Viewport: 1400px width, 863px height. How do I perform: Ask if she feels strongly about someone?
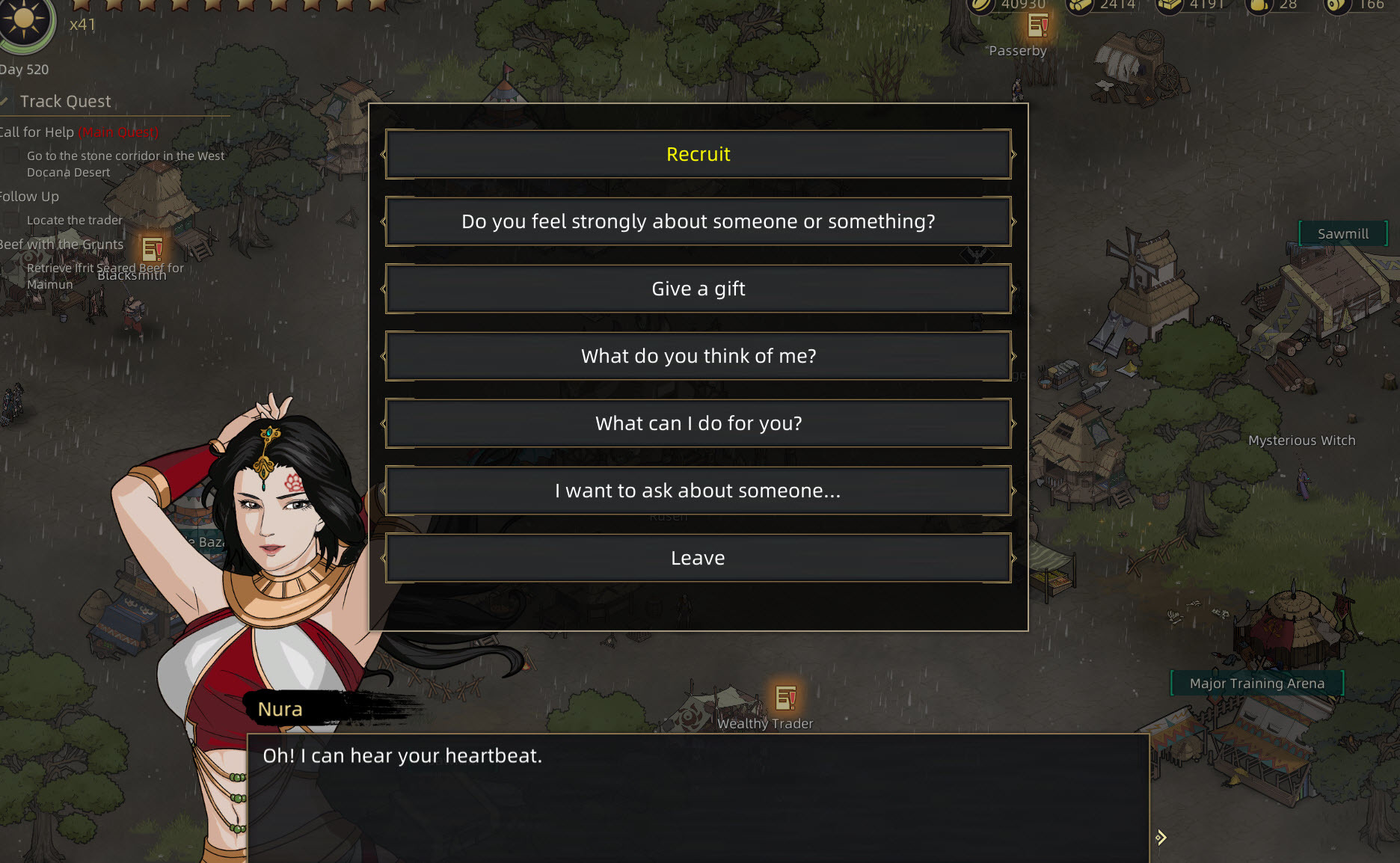698,222
